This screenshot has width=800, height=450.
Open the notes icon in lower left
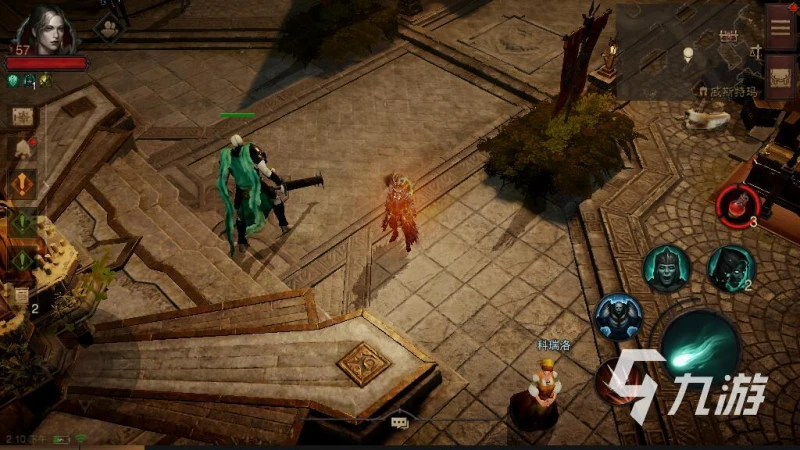point(21,296)
